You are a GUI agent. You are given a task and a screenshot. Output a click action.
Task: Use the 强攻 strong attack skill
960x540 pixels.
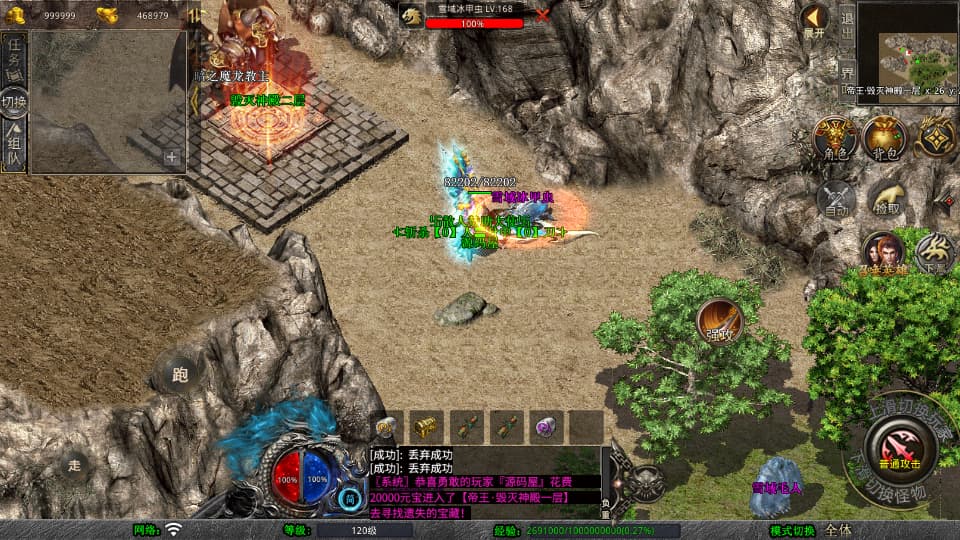719,320
